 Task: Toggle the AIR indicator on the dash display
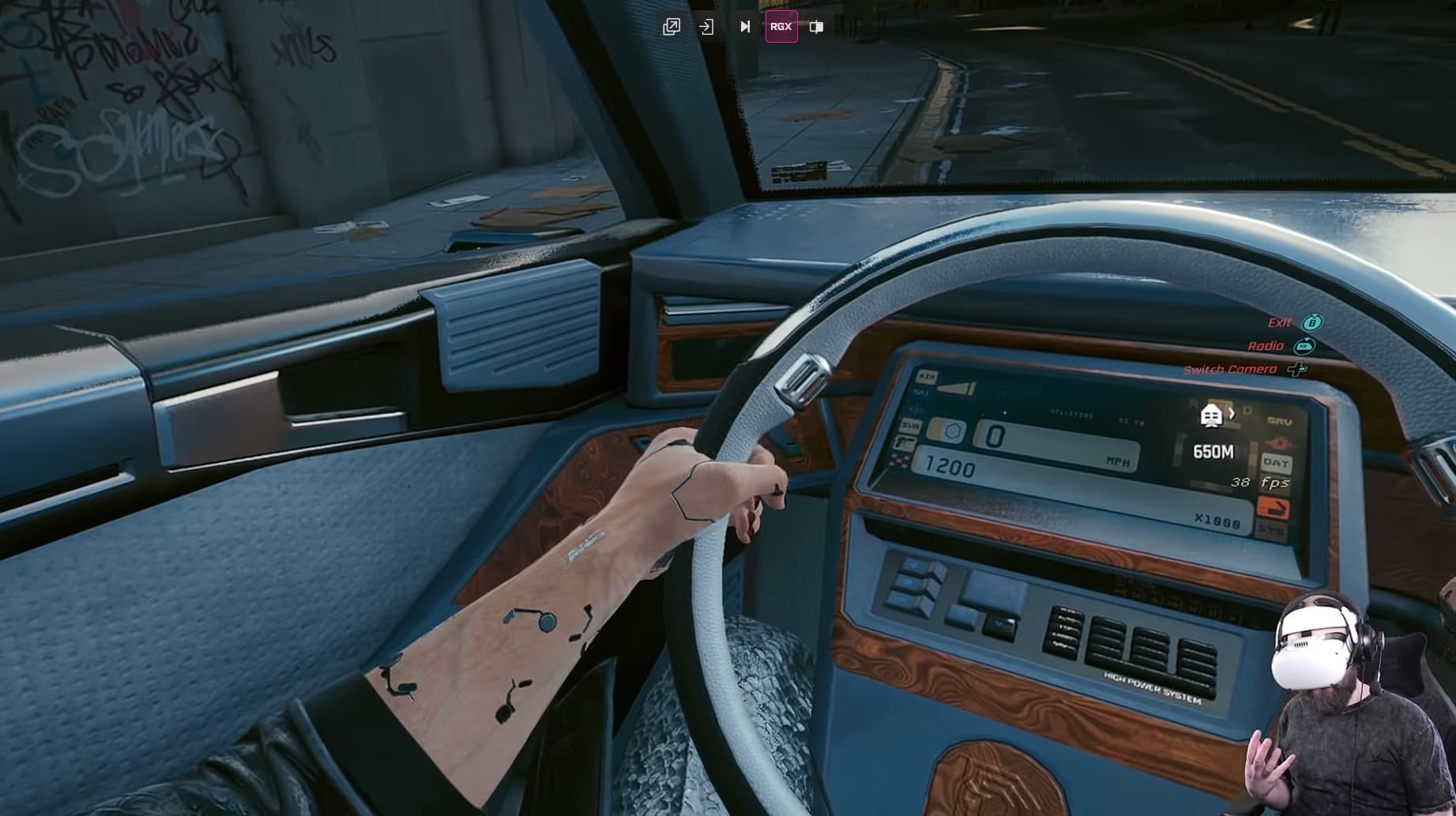coord(927,376)
